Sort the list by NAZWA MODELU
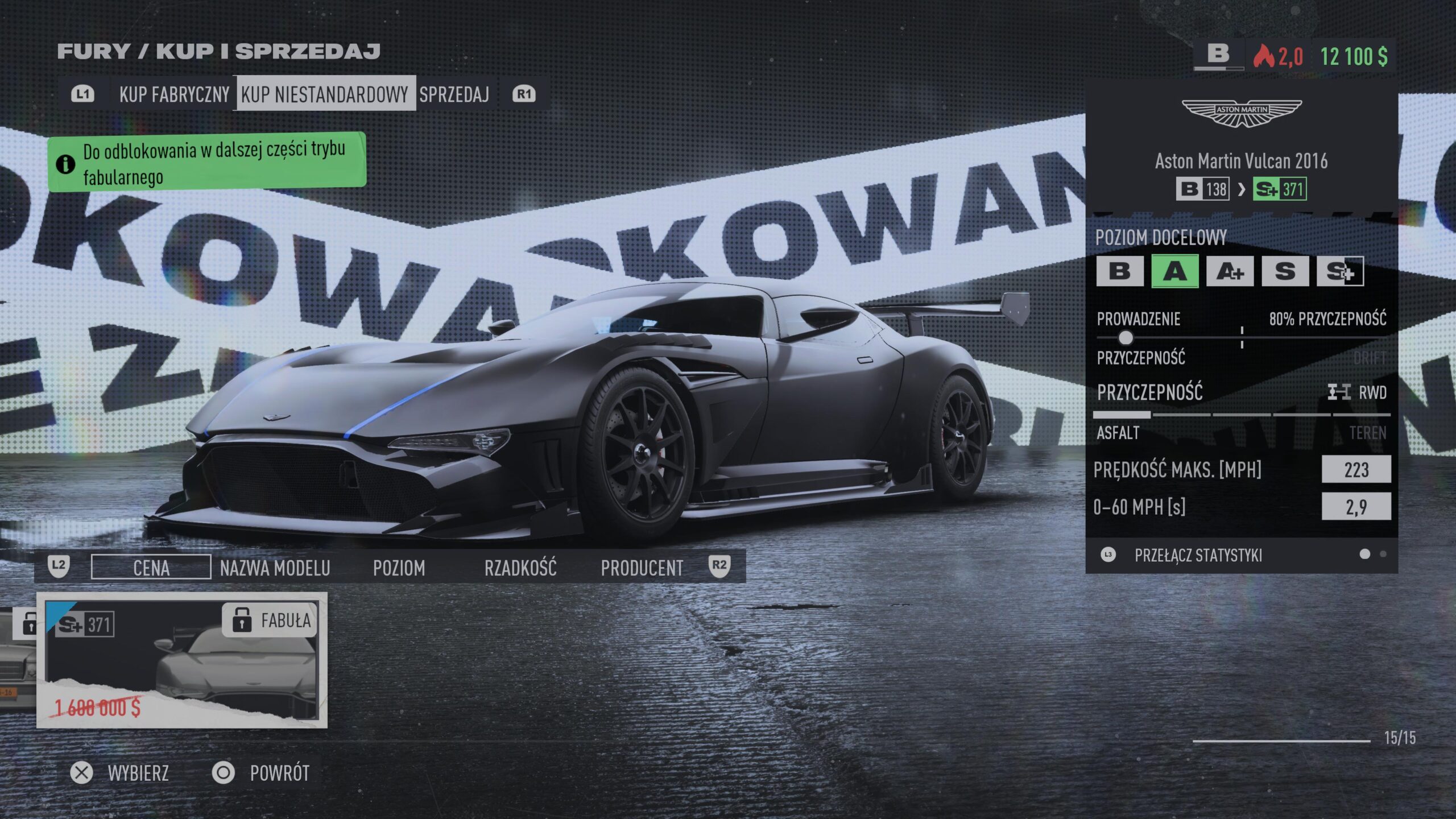Viewport: 1456px width, 819px height. point(275,568)
